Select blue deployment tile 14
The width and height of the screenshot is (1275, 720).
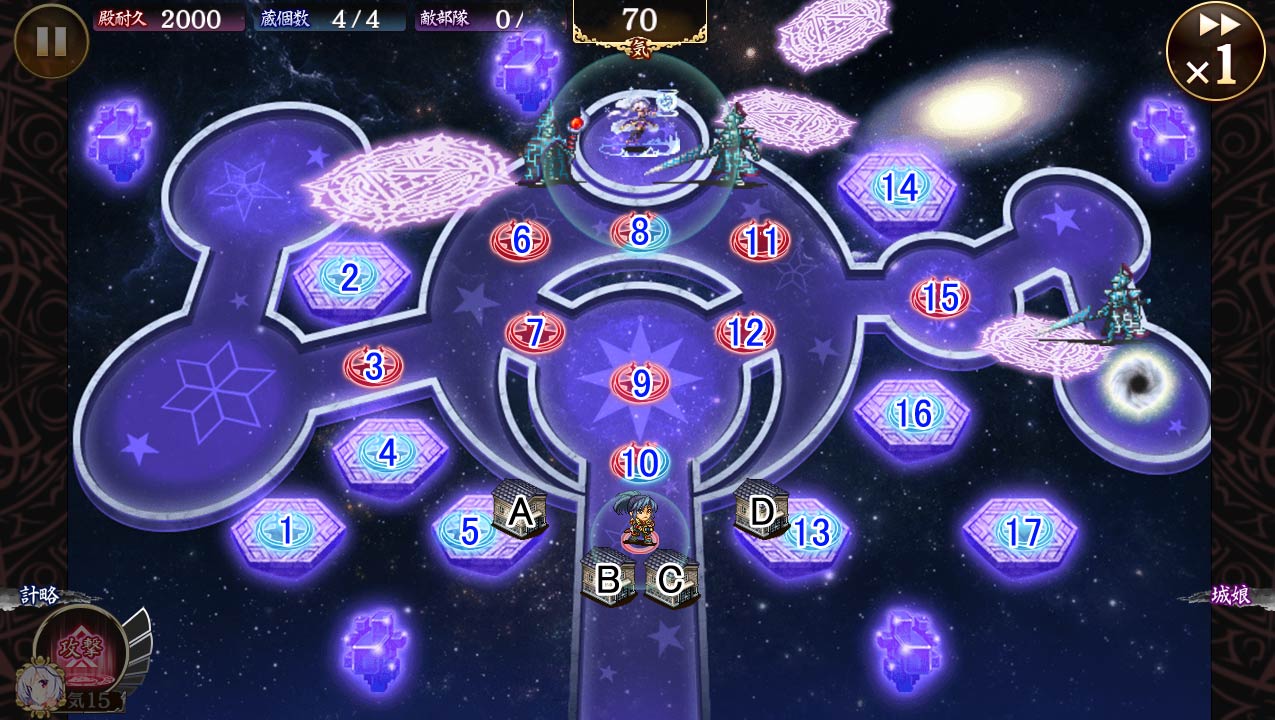[x=898, y=187]
